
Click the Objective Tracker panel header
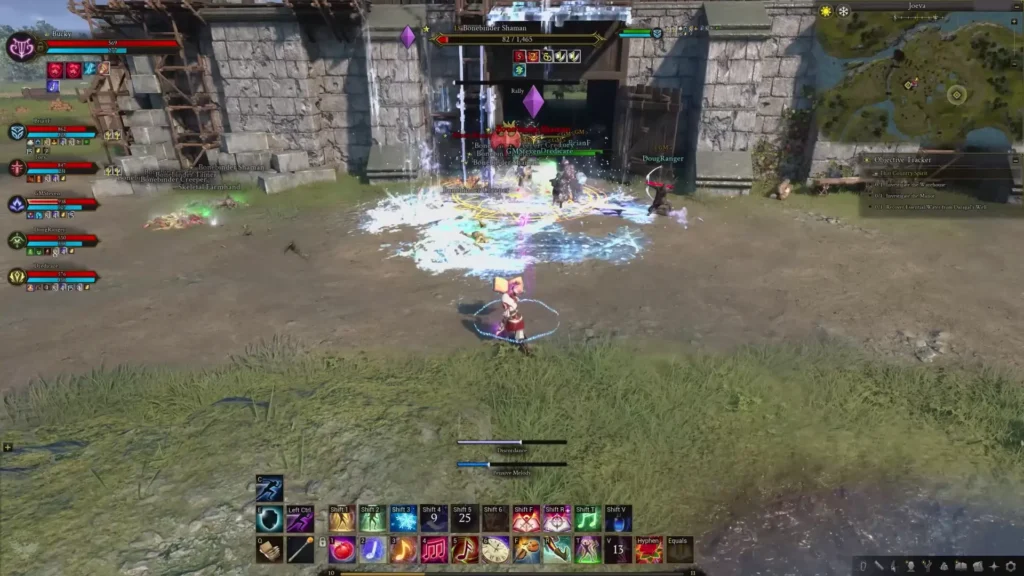(x=906, y=158)
